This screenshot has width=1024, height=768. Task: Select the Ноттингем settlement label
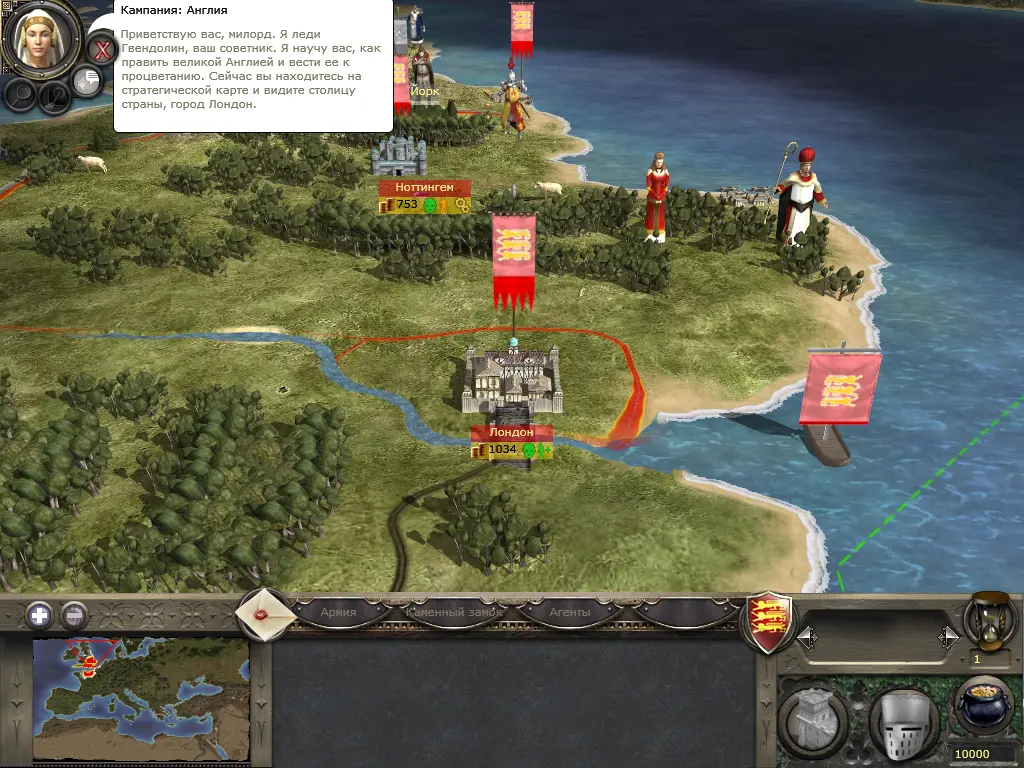[x=424, y=187]
